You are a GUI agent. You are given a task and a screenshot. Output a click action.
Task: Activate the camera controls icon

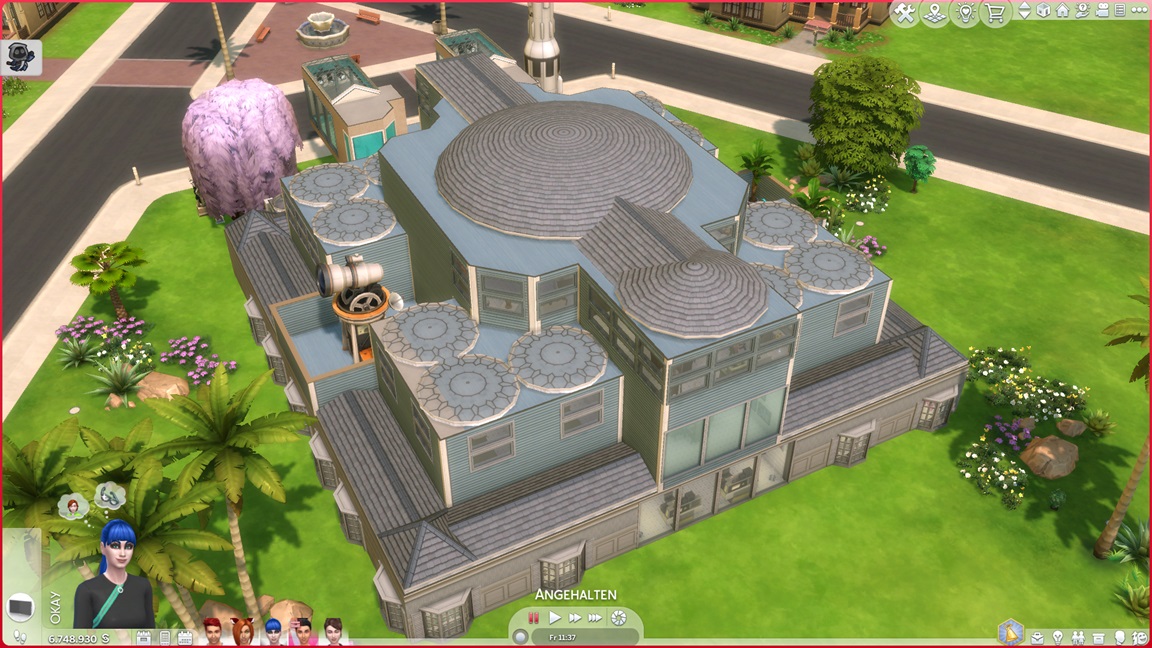click(x=1100, y=12)
